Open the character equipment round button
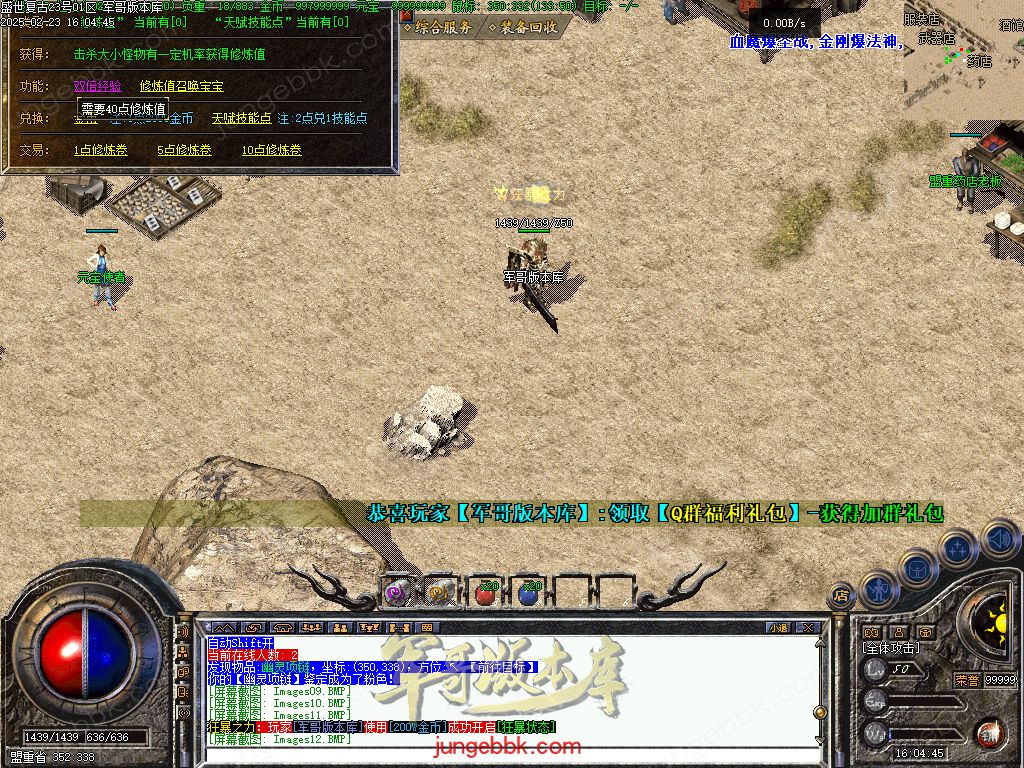This screenshot has height=768, width=1024. click(x=879, y=590)
